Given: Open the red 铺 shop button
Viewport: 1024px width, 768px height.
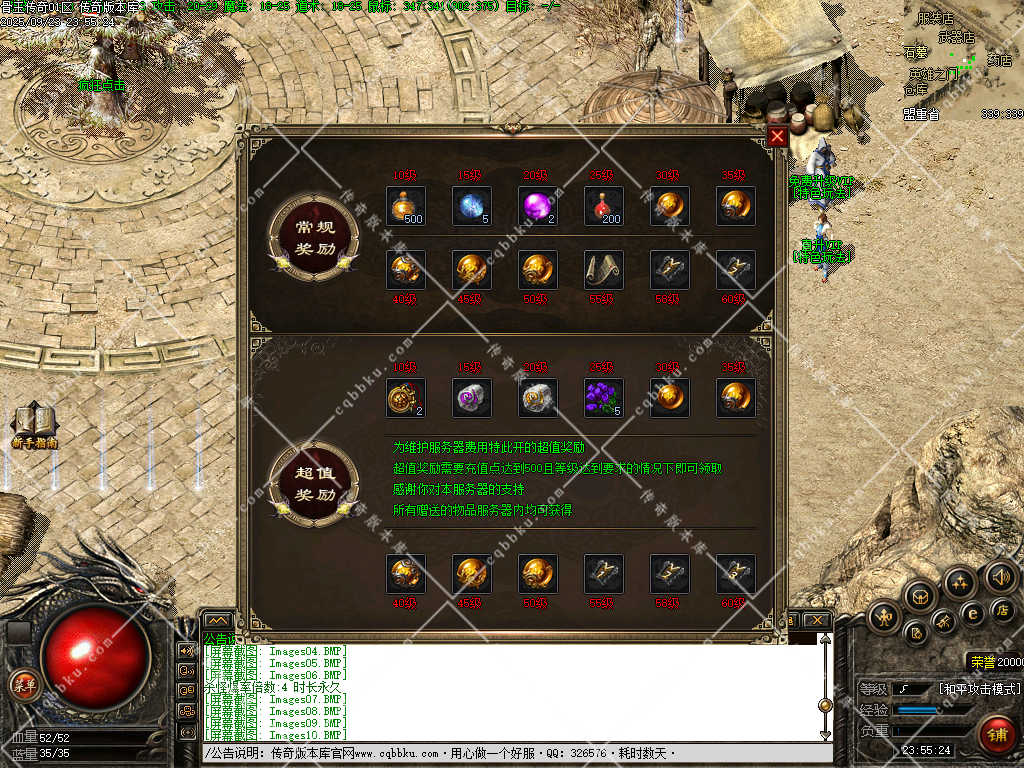Looking at the screenshot, I should pyautogui.click(x=996, y=733).
